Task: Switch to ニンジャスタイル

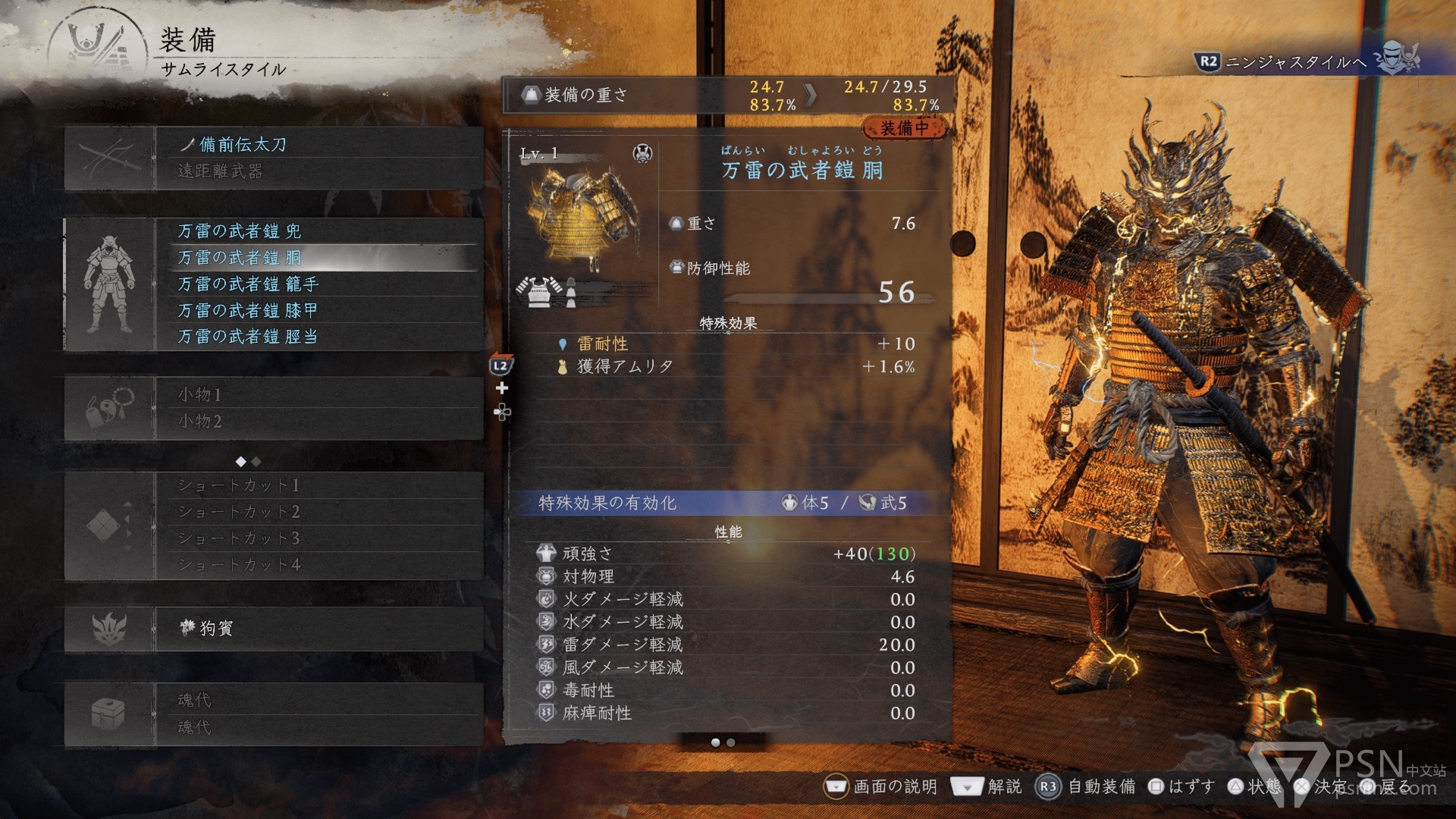Action: pos(1295,61)
